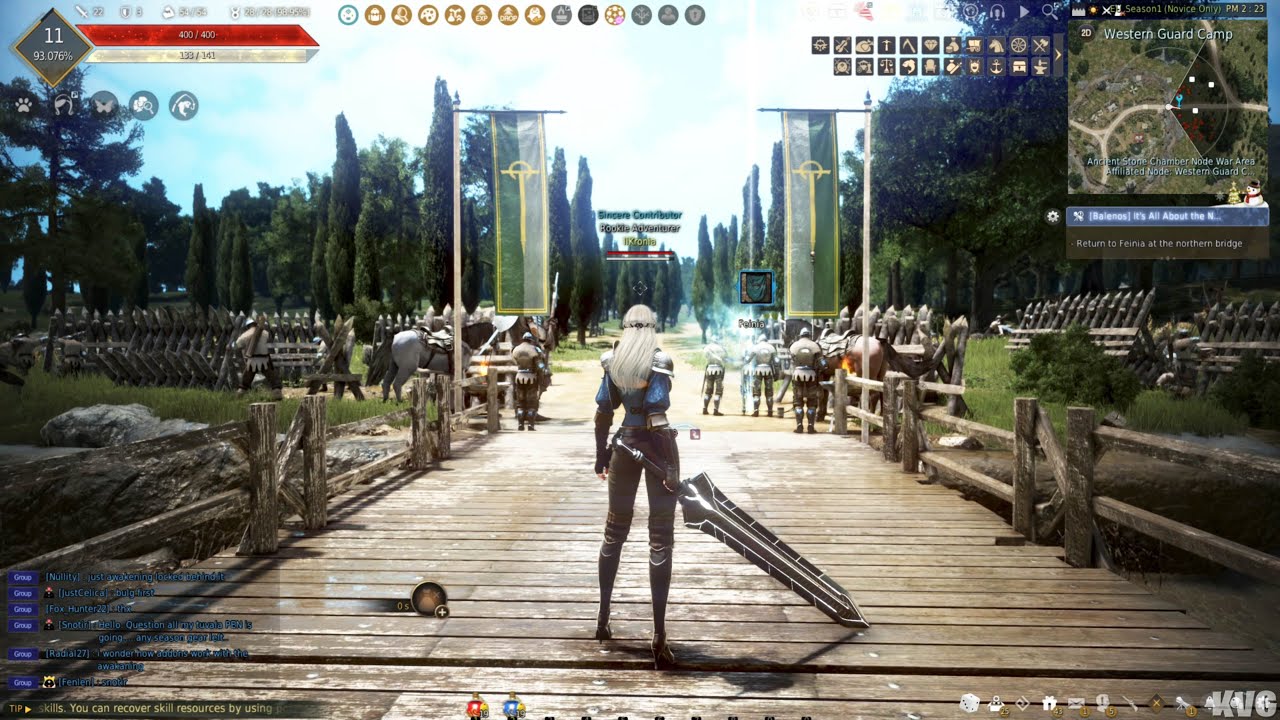Click the horse stable icon
The height and width of the screenshot is (720, 1280).
pos(997,45)
